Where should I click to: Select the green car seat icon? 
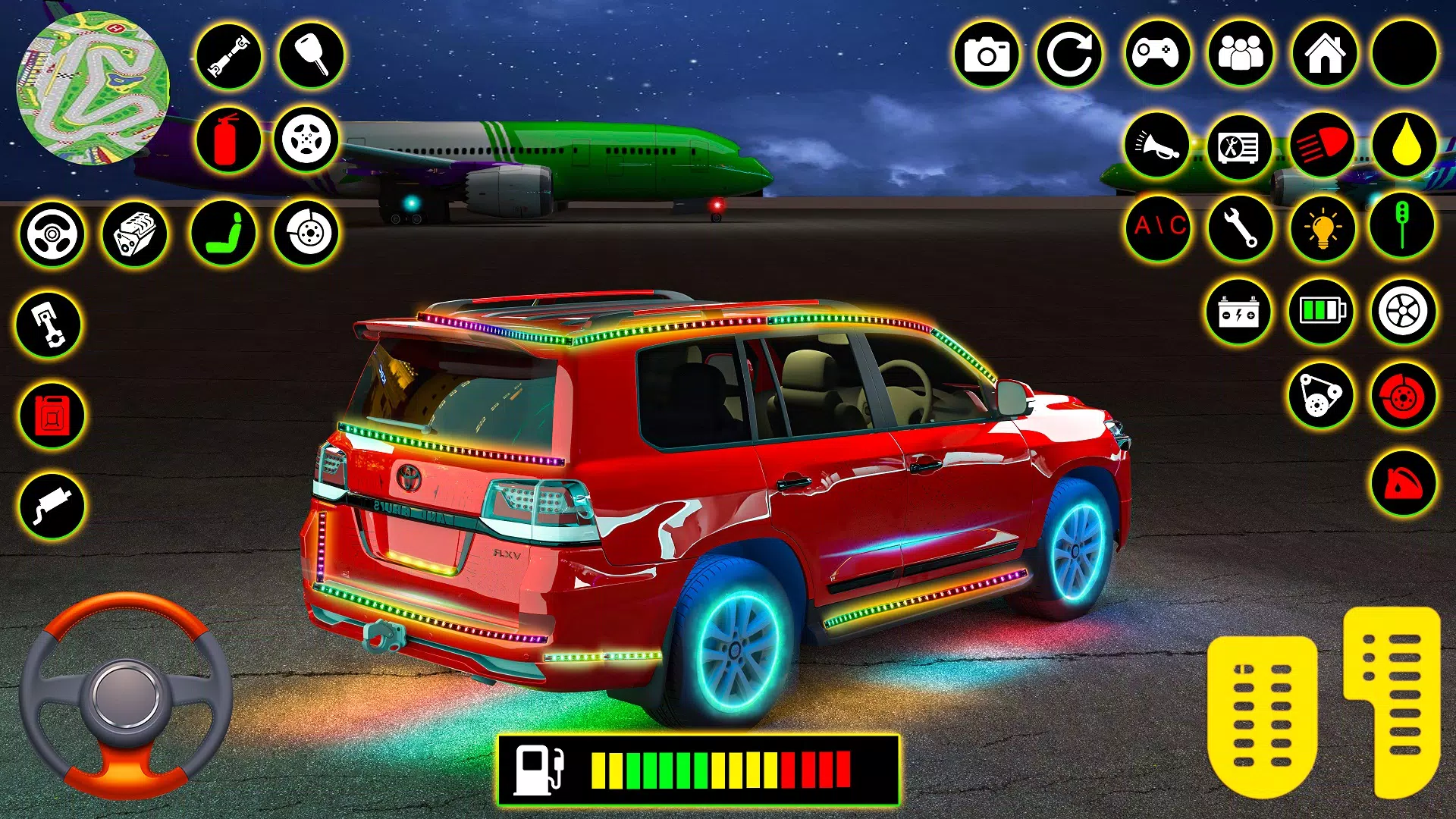[224, 234]
